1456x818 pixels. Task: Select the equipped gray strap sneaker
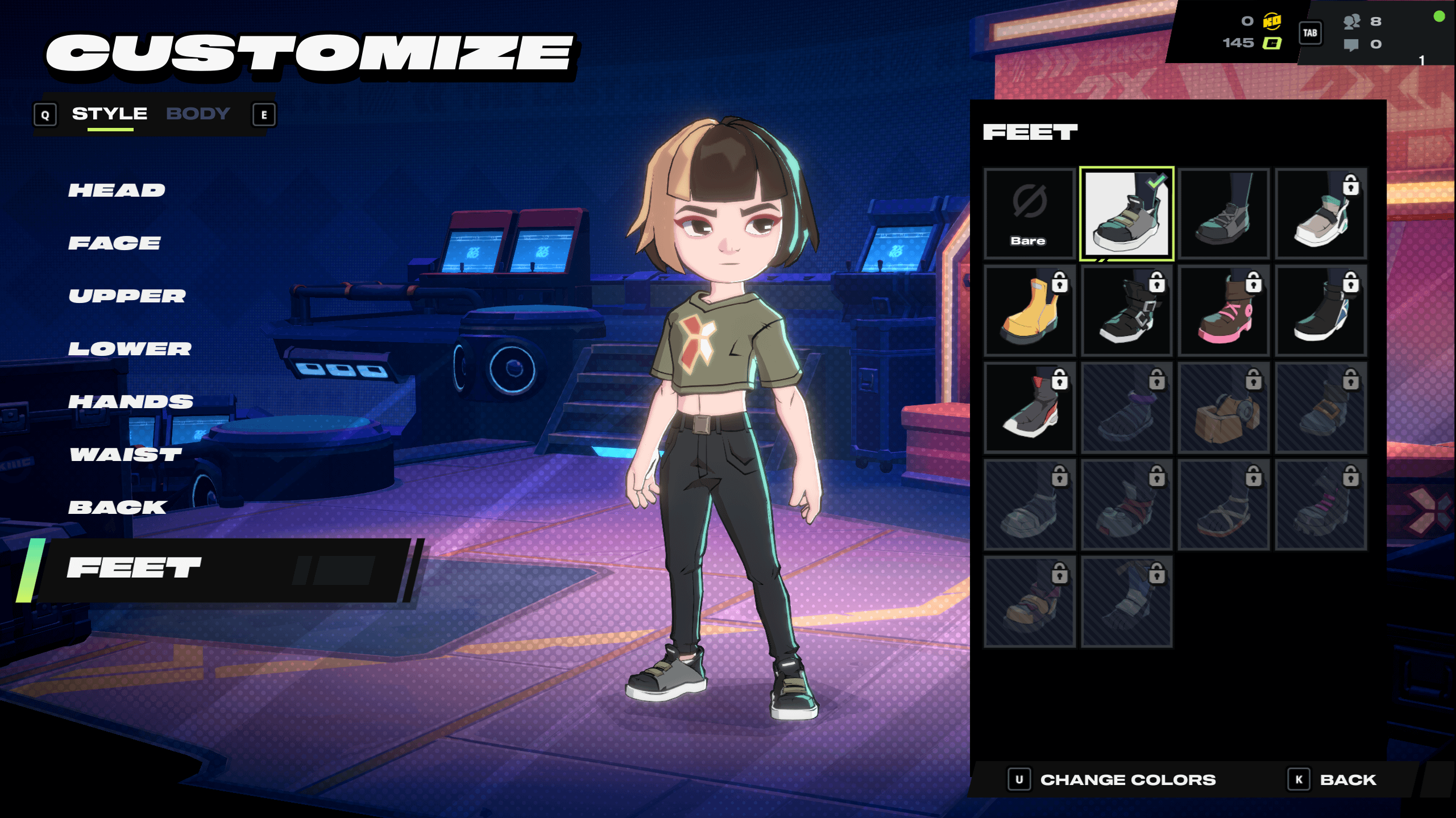pyautogui.click(x=1126, y=214)
